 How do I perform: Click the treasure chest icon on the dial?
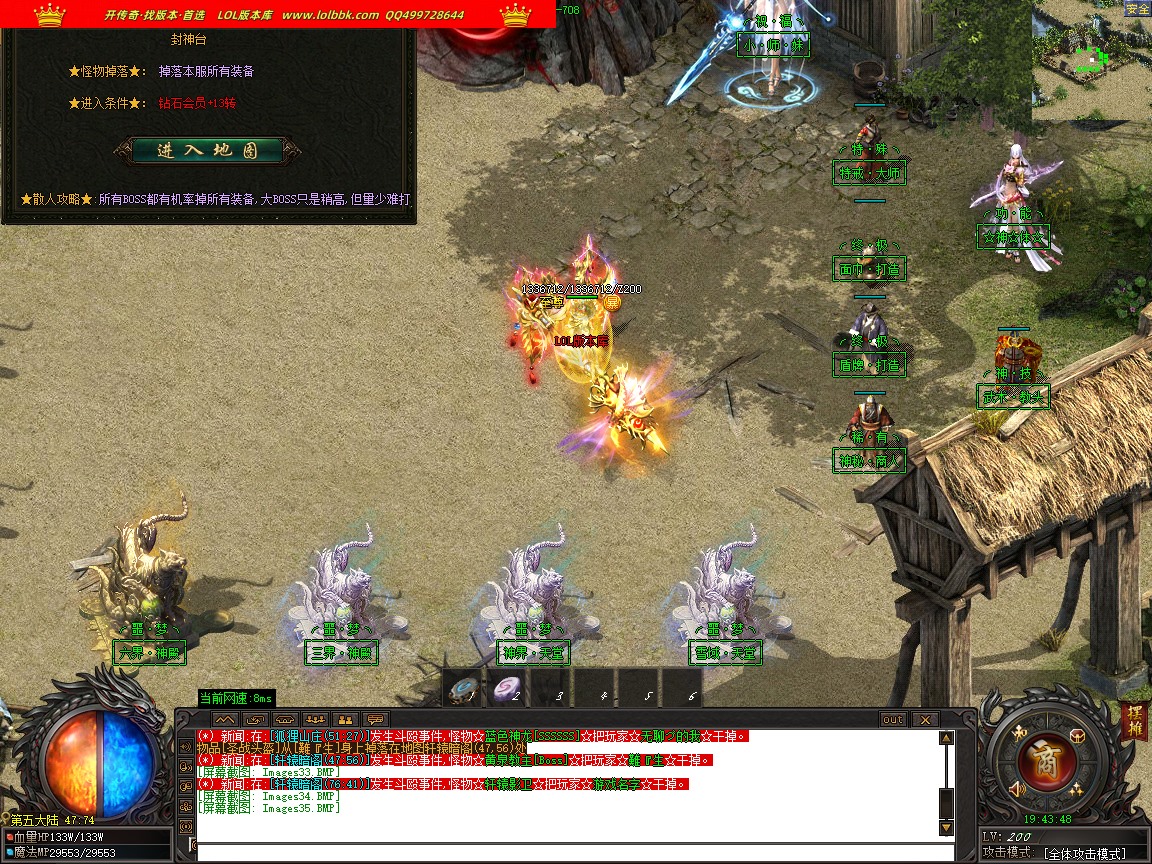(x=1076, y=735)
